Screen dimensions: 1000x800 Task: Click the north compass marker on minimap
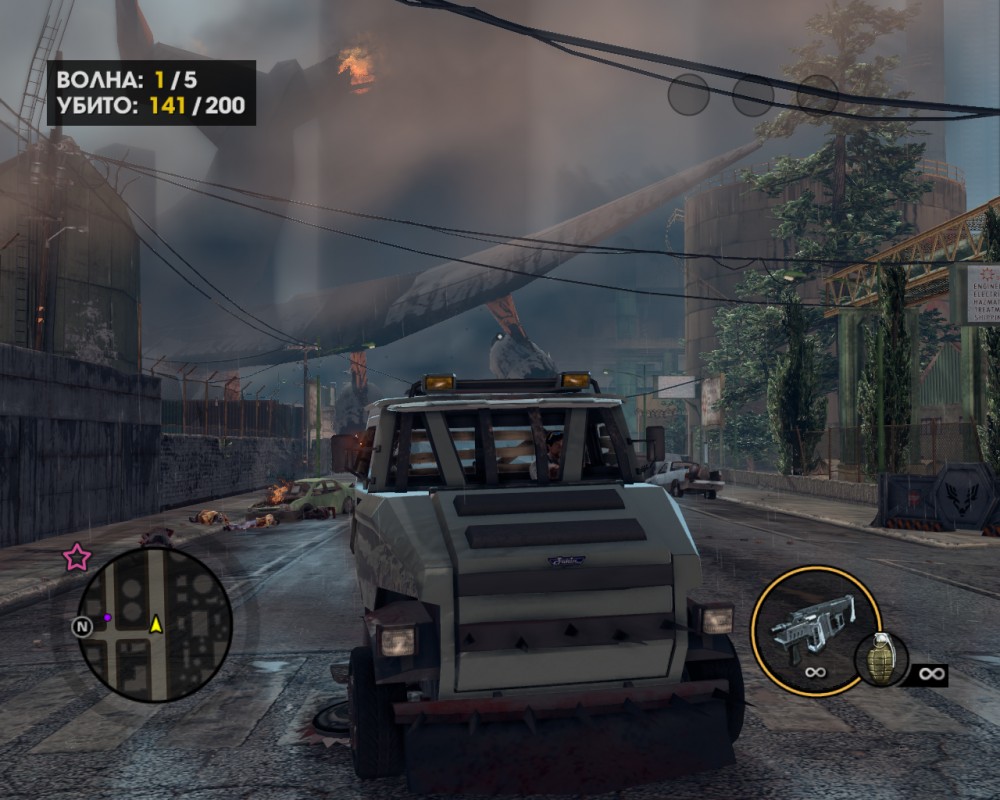click(x=82, y=626)
